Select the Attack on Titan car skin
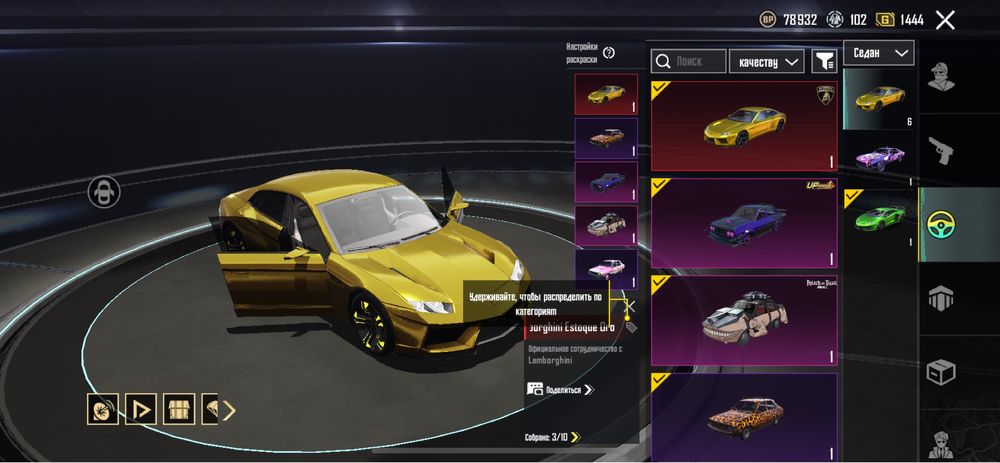Image resolution: width=1000 pixels, height=463 pixels. pos(744,320)
